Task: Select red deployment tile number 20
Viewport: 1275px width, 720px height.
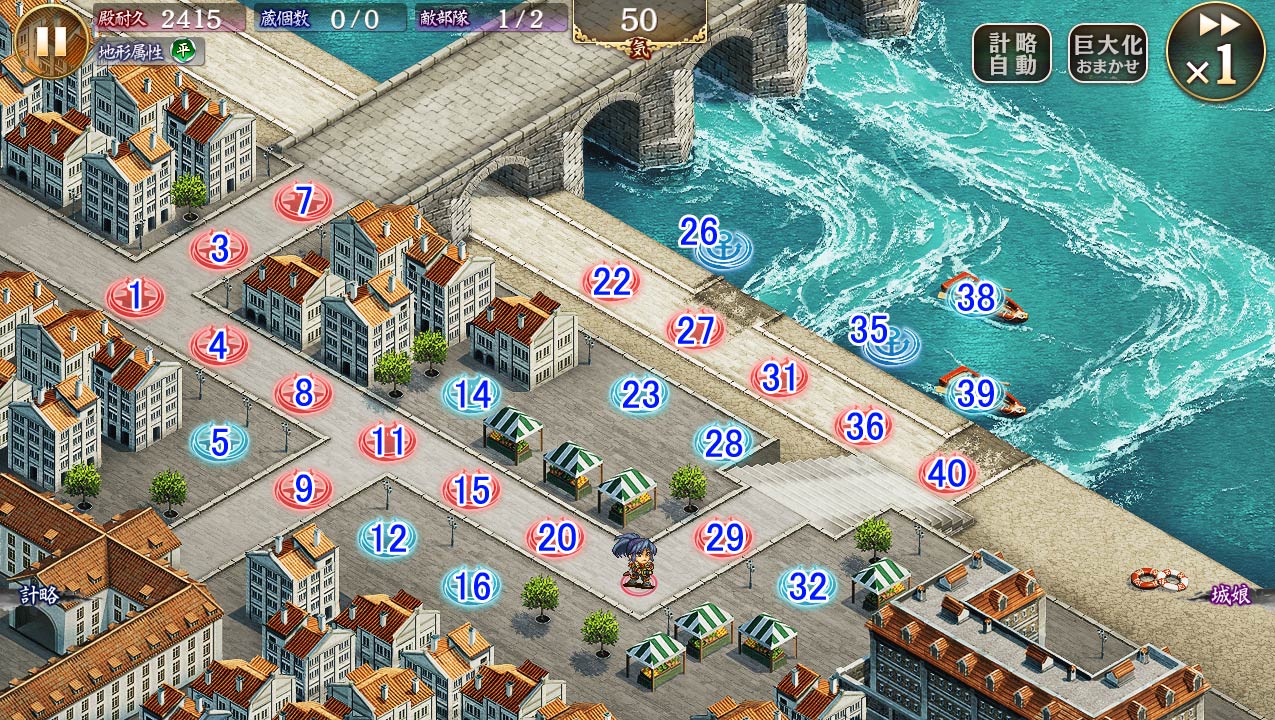Action: [556, 539]
